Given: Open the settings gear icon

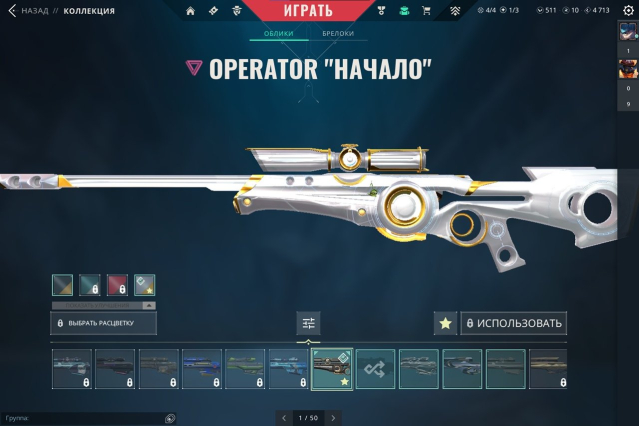Looking at the screenshot, I should [x=628, y=11].
